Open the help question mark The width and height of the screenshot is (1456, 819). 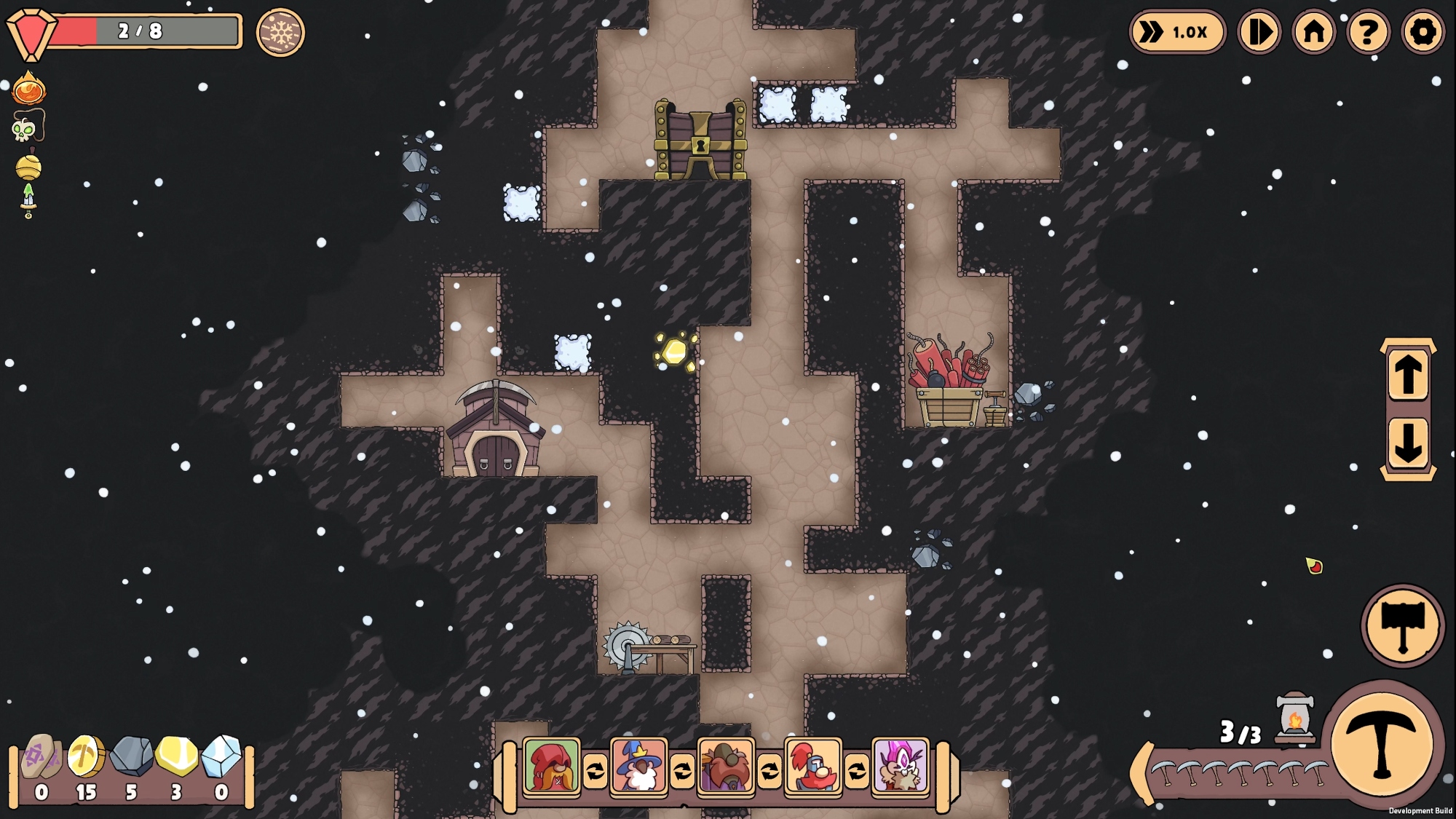click(1368, 32)
